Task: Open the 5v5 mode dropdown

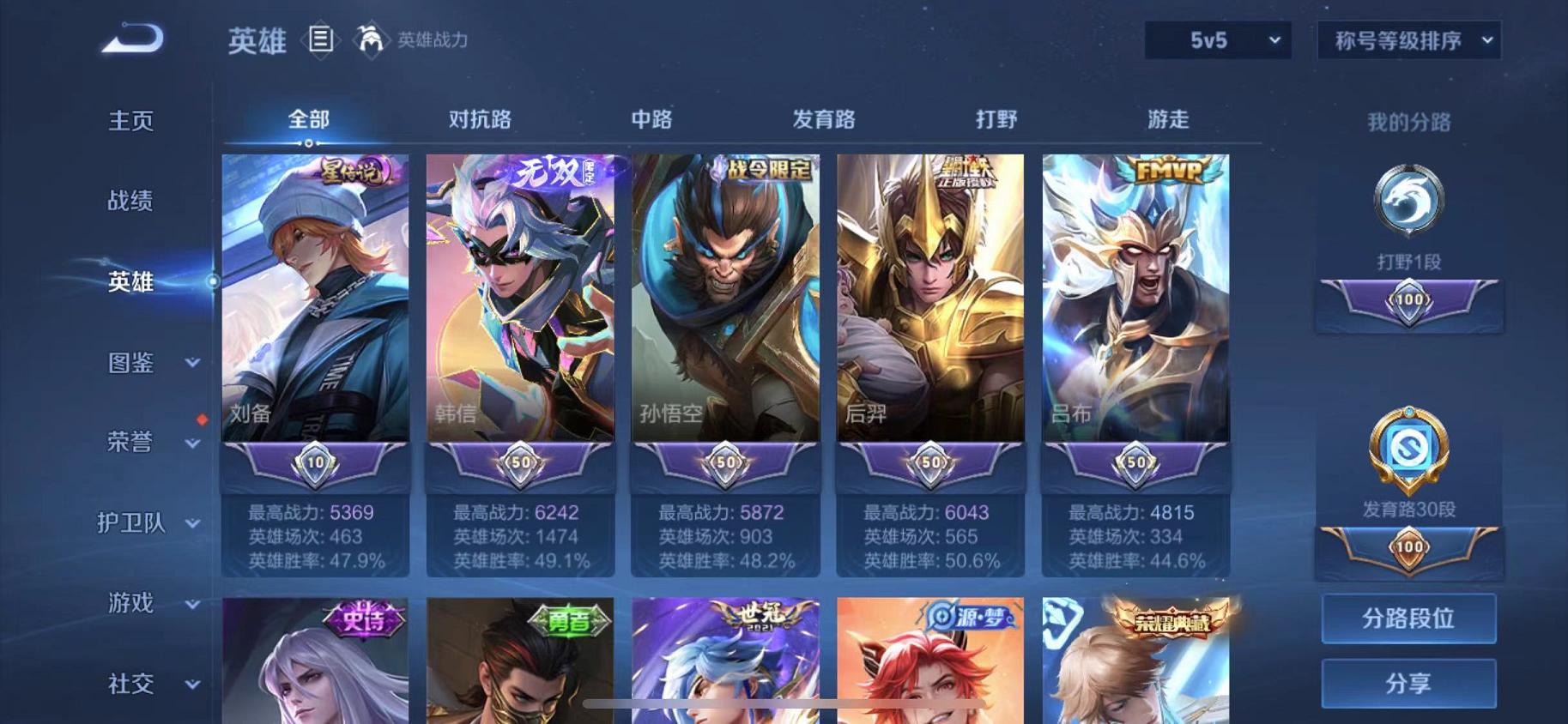Action: [1216, 39]
